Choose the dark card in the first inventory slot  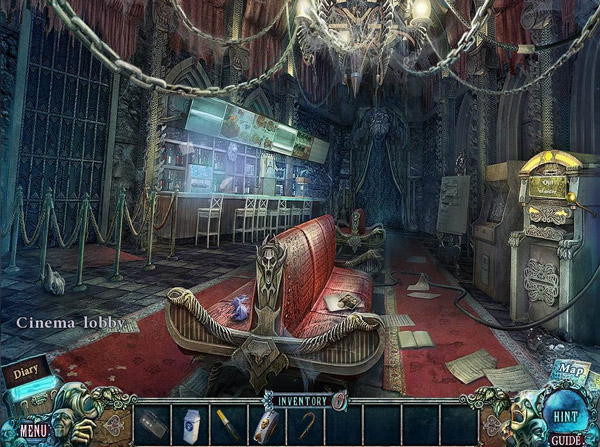(152, 424)
